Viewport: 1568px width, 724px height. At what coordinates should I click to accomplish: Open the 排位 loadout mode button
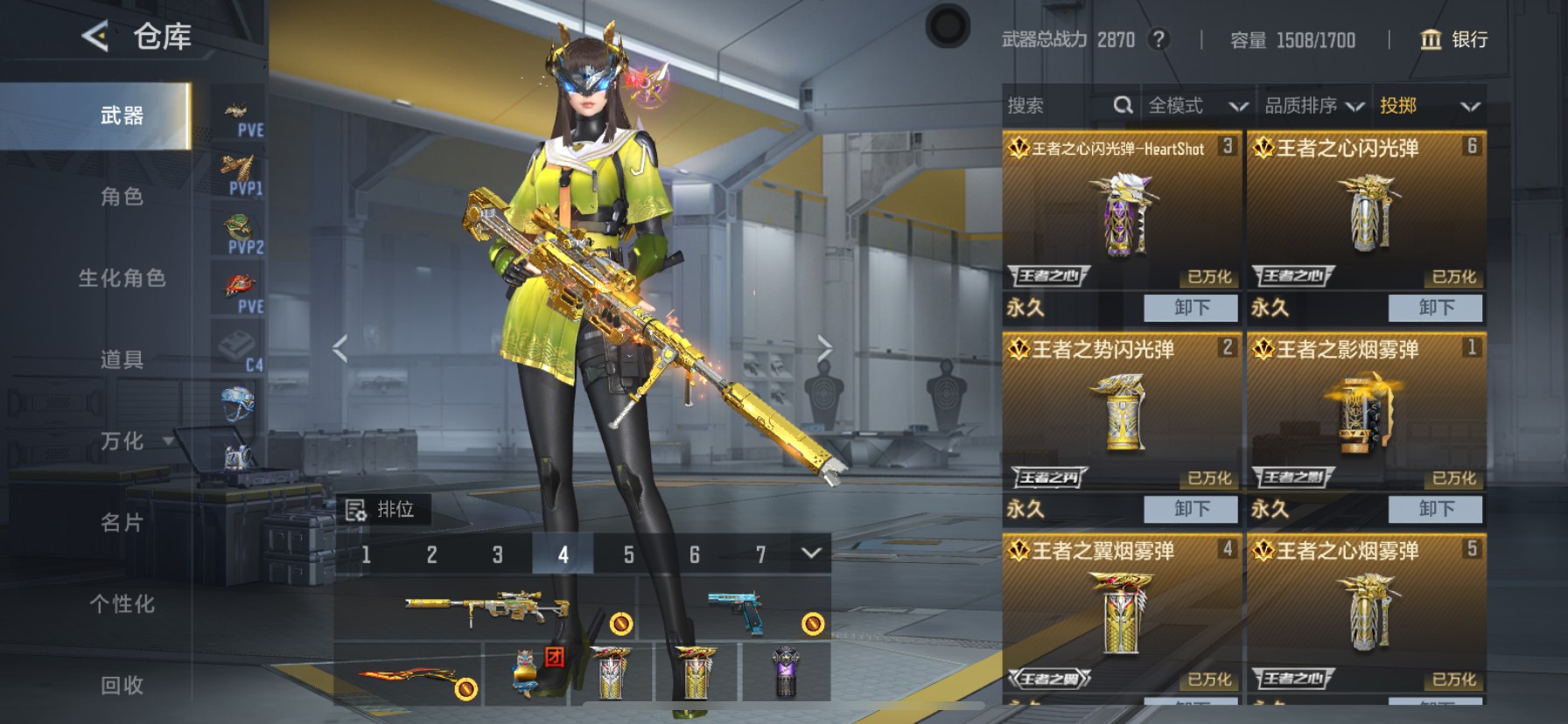coord(382,509)
